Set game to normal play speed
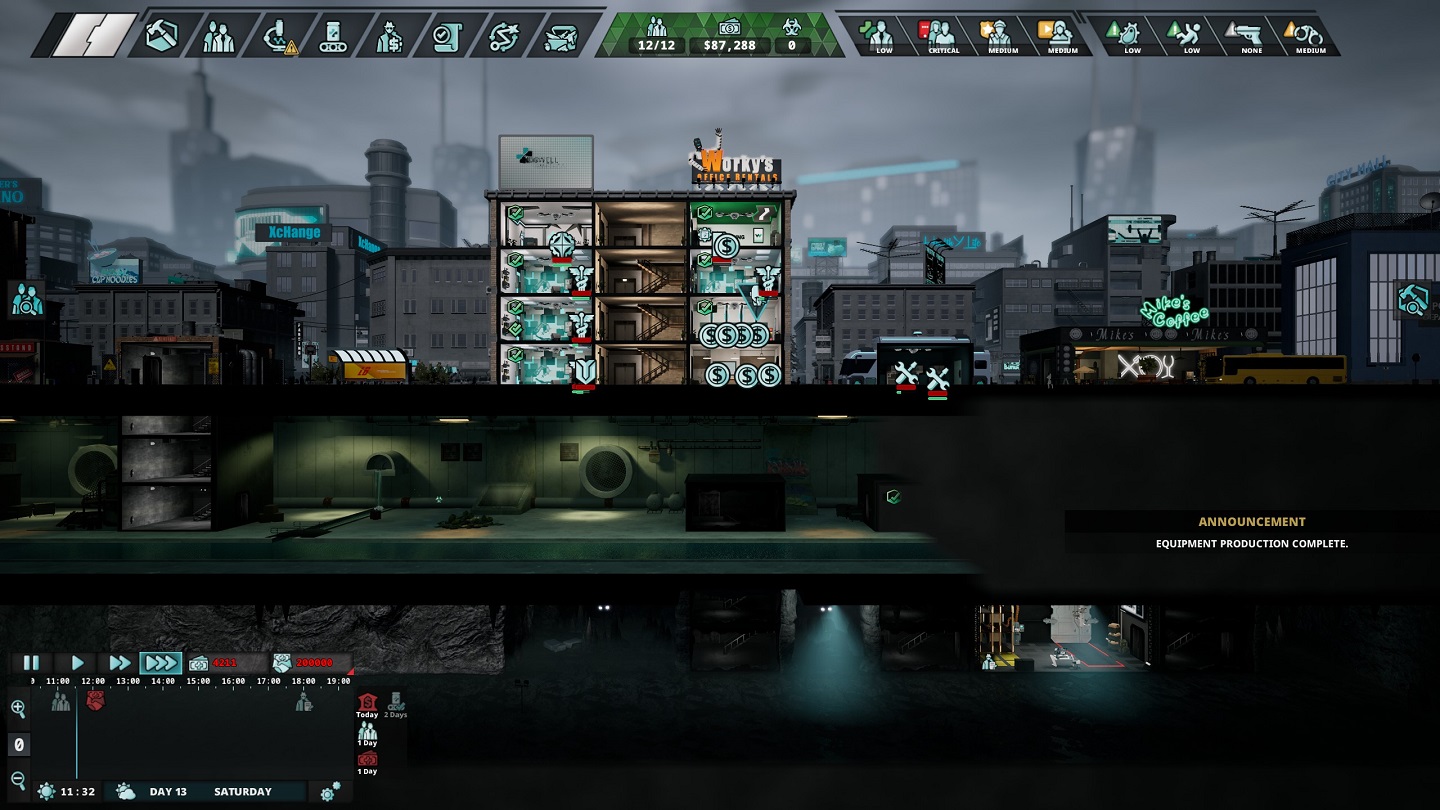 [x=77, y=662]
